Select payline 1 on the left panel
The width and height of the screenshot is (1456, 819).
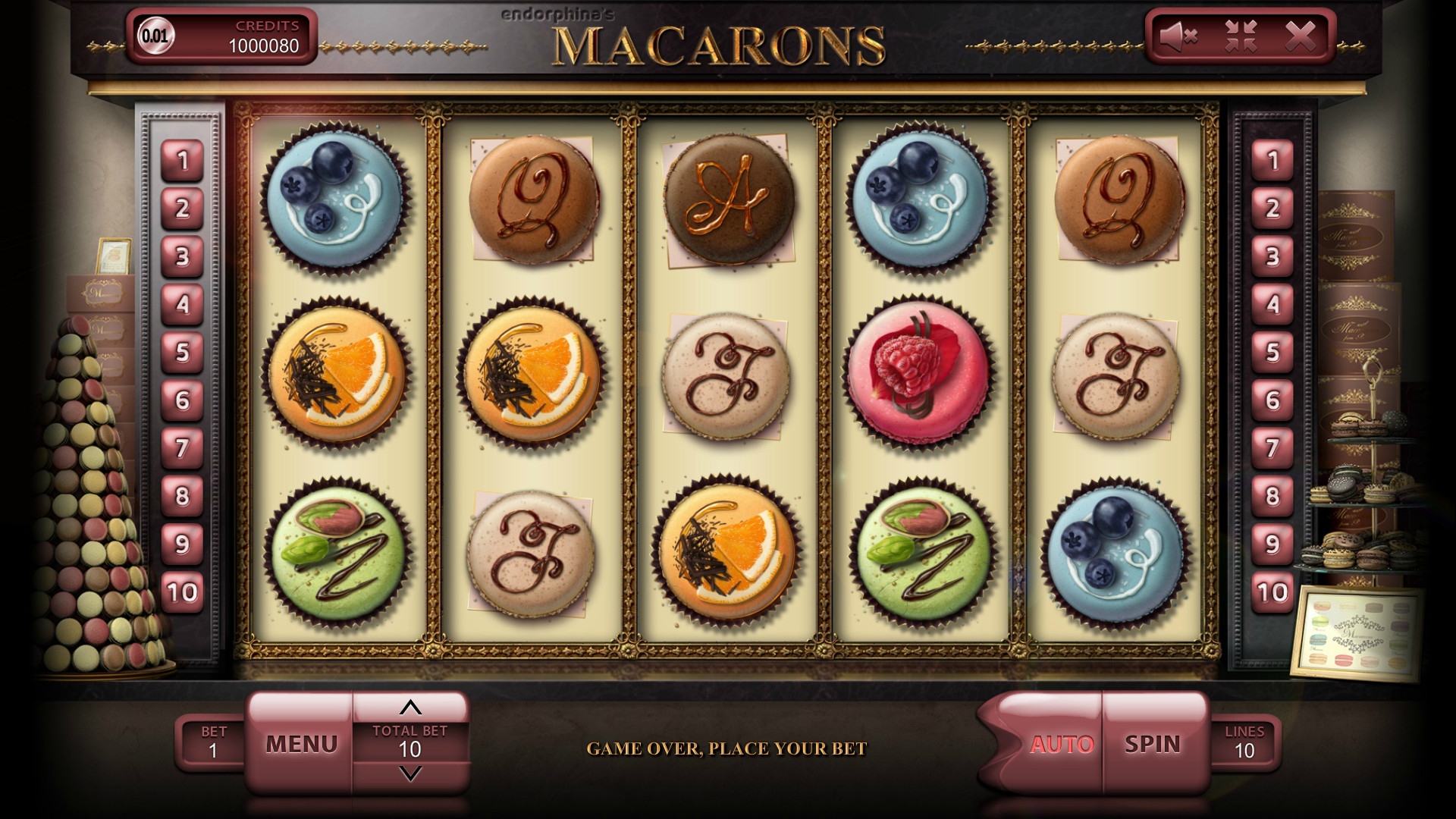[x=182, y=161]
